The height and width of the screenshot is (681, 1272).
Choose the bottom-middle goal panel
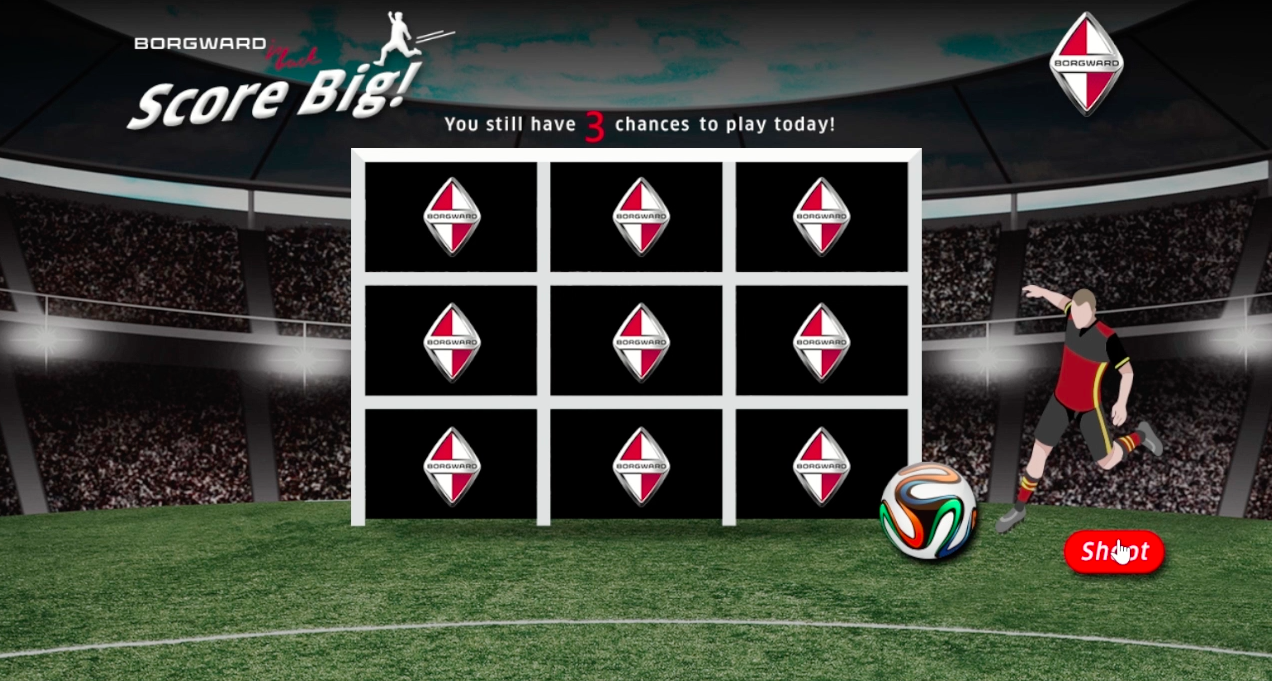(x=636, y=465)
